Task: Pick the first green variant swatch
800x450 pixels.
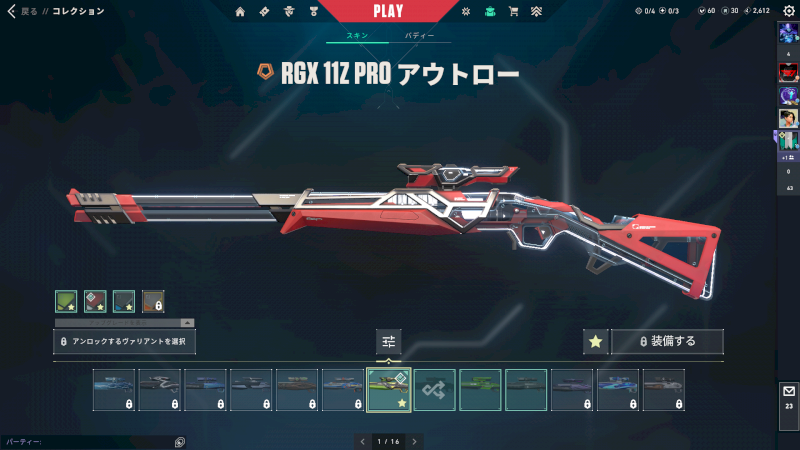Action: point(66,301)
